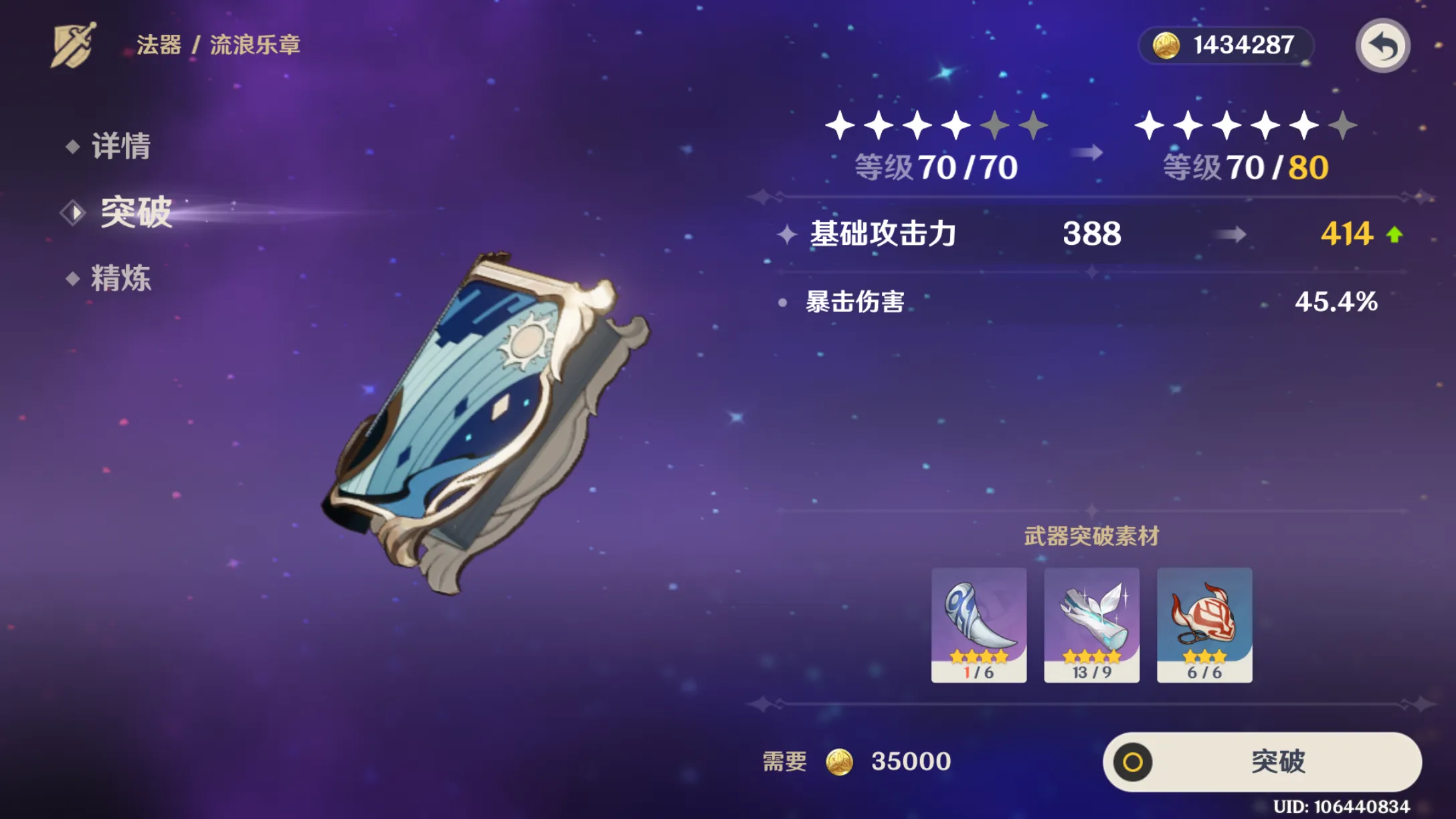This screenshot has width=1456, height=819.
Task: Click the 武器突破素材 section label
Action: (1091, 536)
